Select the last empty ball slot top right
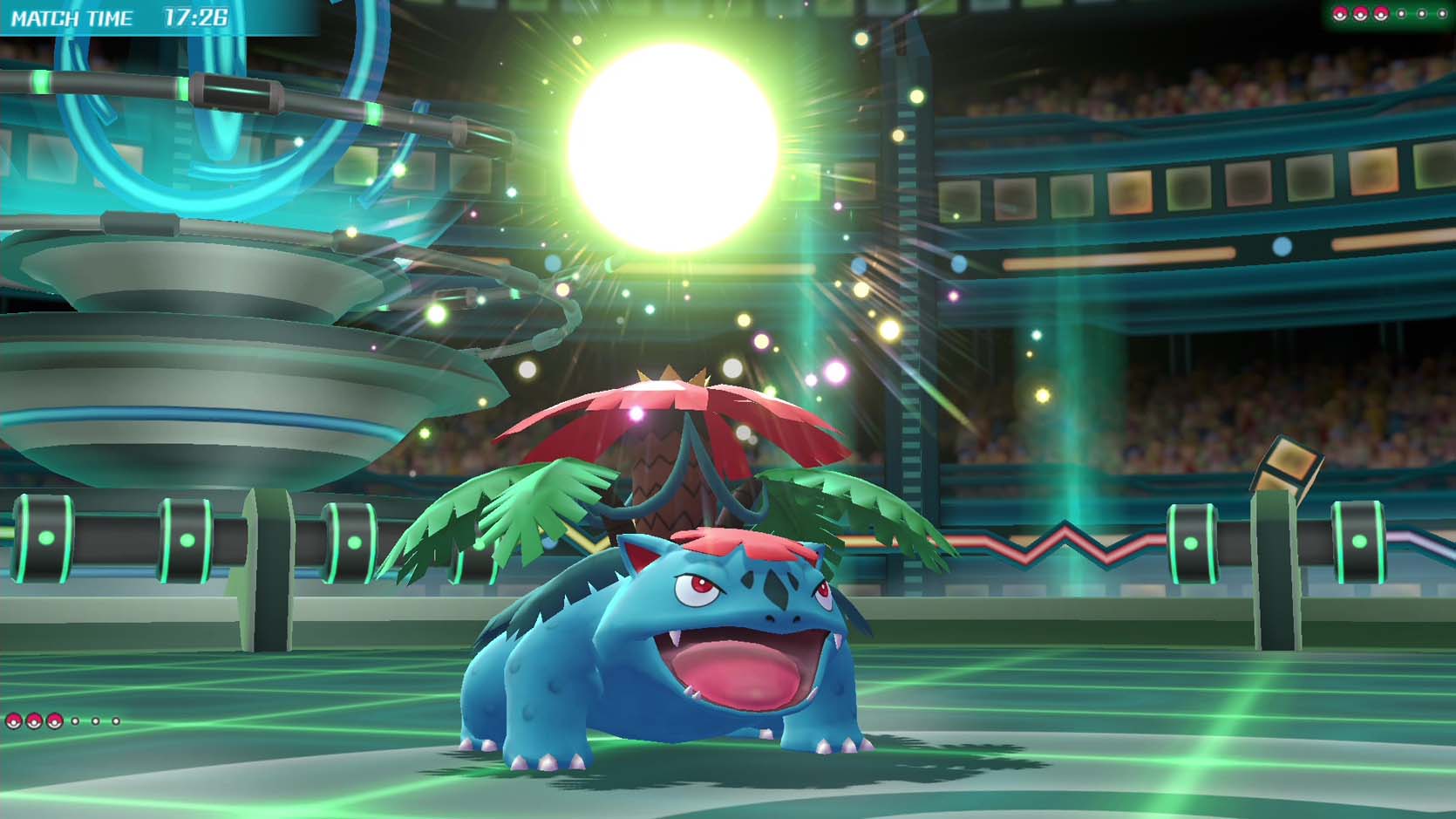This screenshot has width=1456, height=819. click(1443, 14)
